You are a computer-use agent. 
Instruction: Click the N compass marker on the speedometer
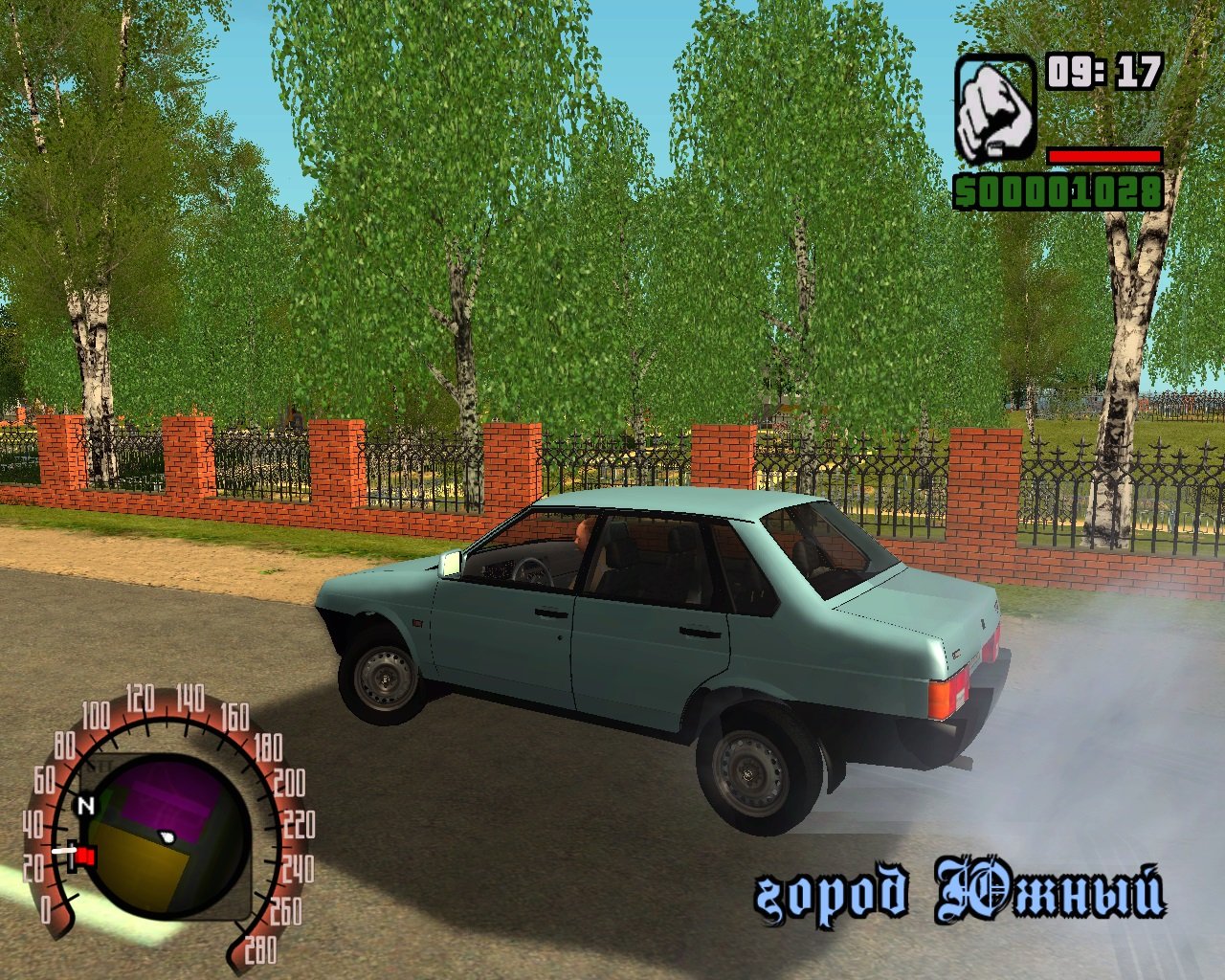86,804
